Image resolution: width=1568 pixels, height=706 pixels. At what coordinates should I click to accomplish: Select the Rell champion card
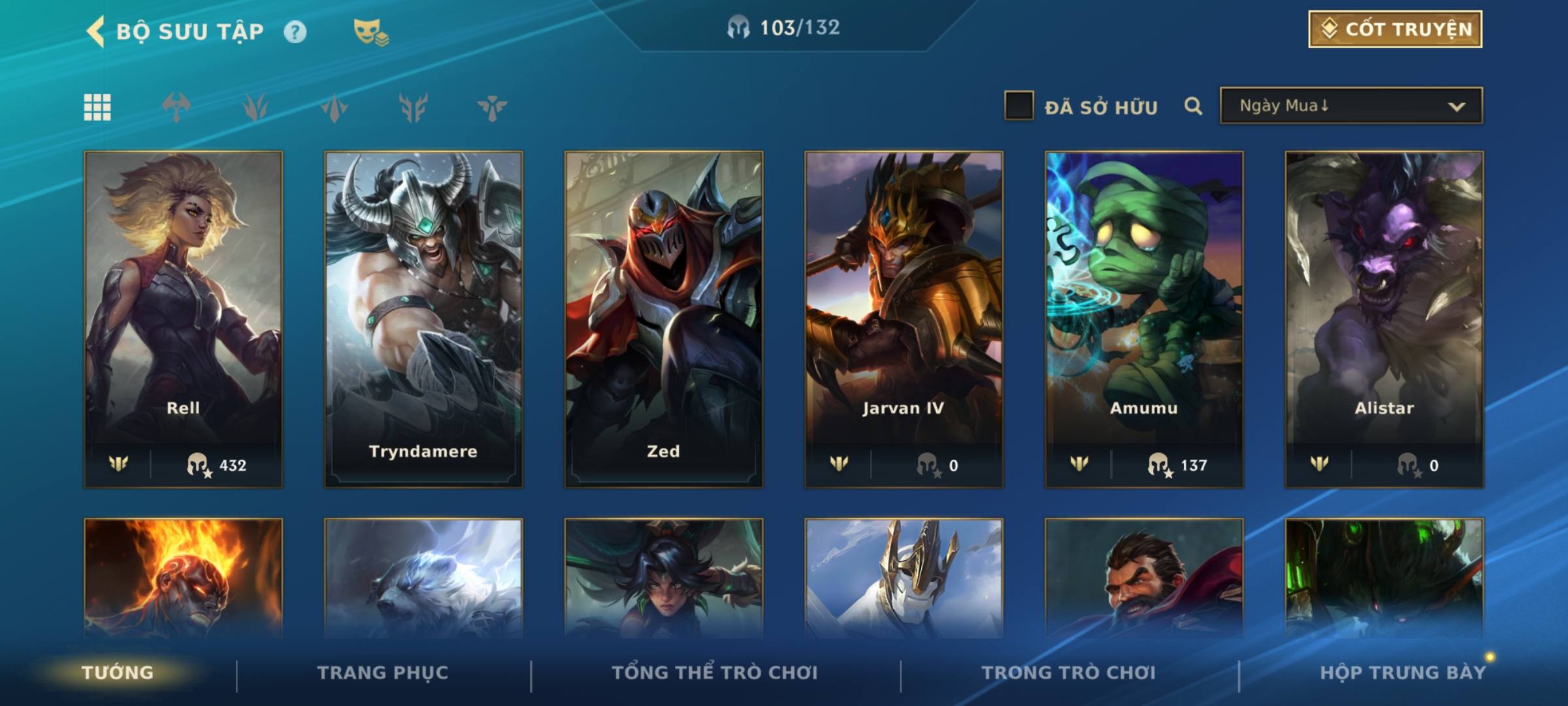pos(183,319)
